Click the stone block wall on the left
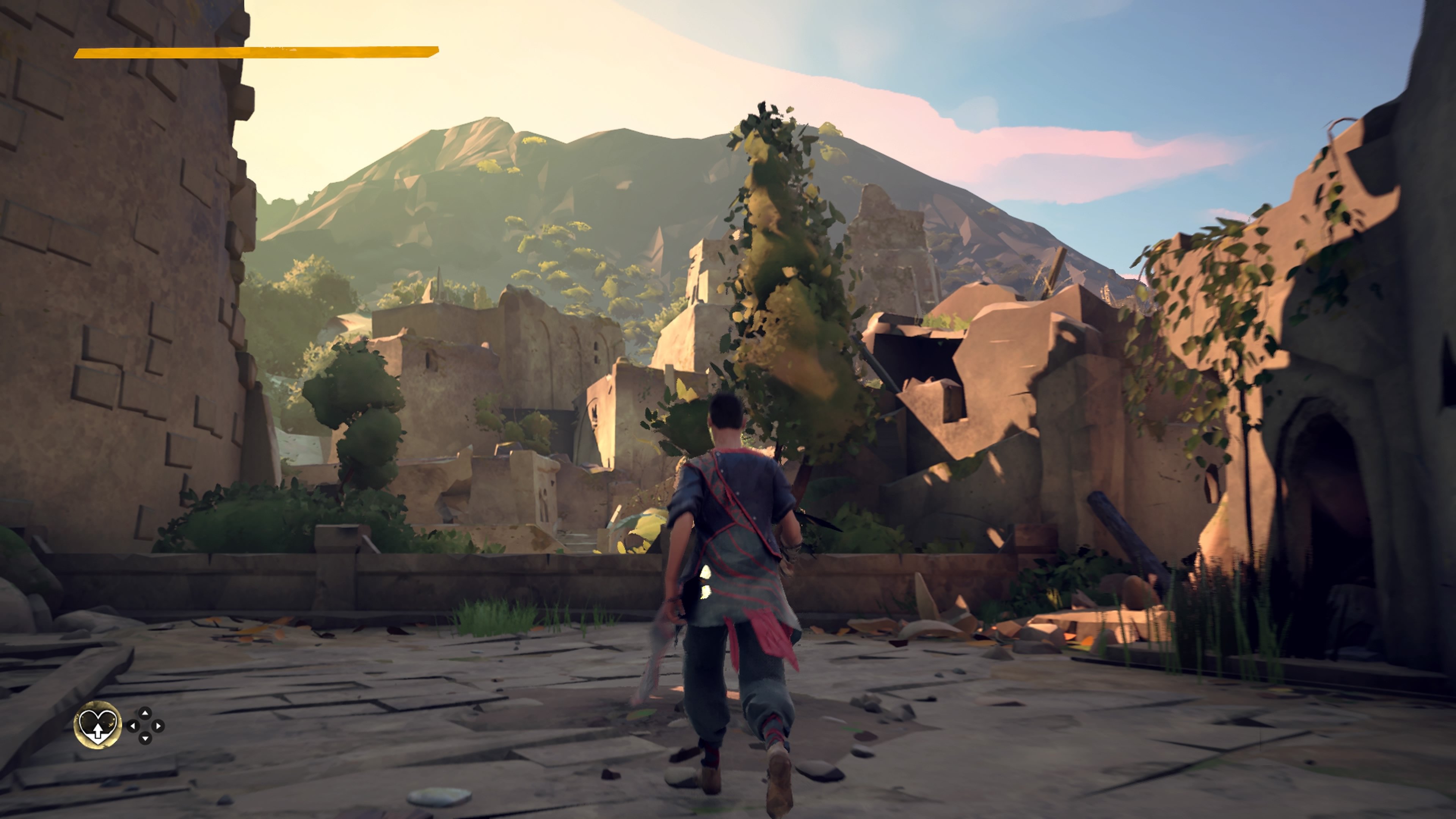This screenshot has width=1456, height=819. point(113,282)
